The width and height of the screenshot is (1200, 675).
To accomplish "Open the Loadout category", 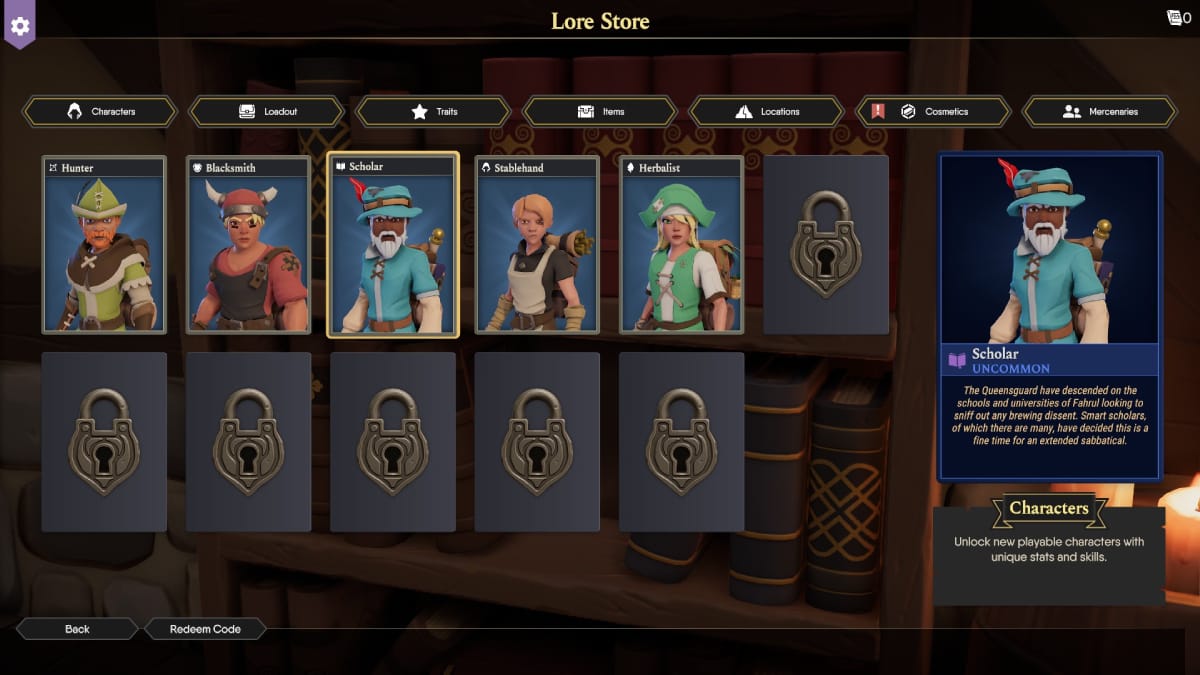I will (x=267, y=112).
